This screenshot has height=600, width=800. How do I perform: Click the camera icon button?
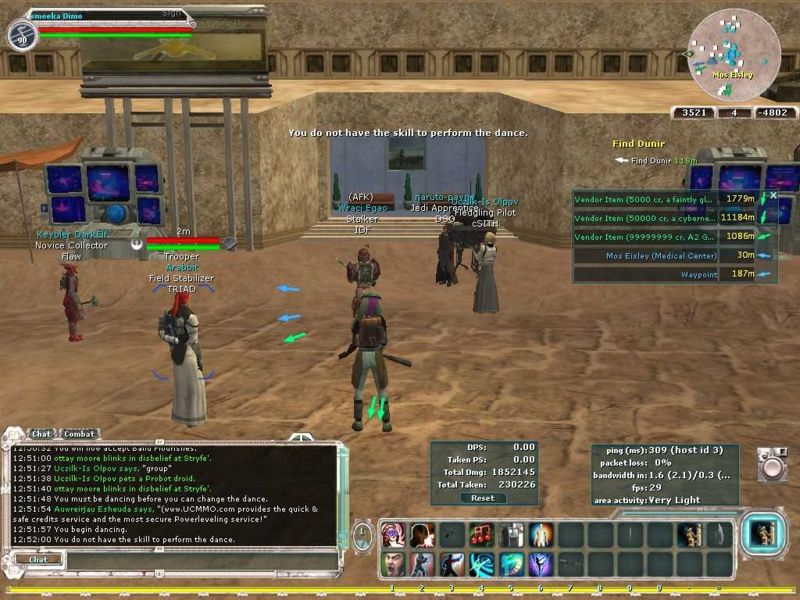click(x=771, y=465)
